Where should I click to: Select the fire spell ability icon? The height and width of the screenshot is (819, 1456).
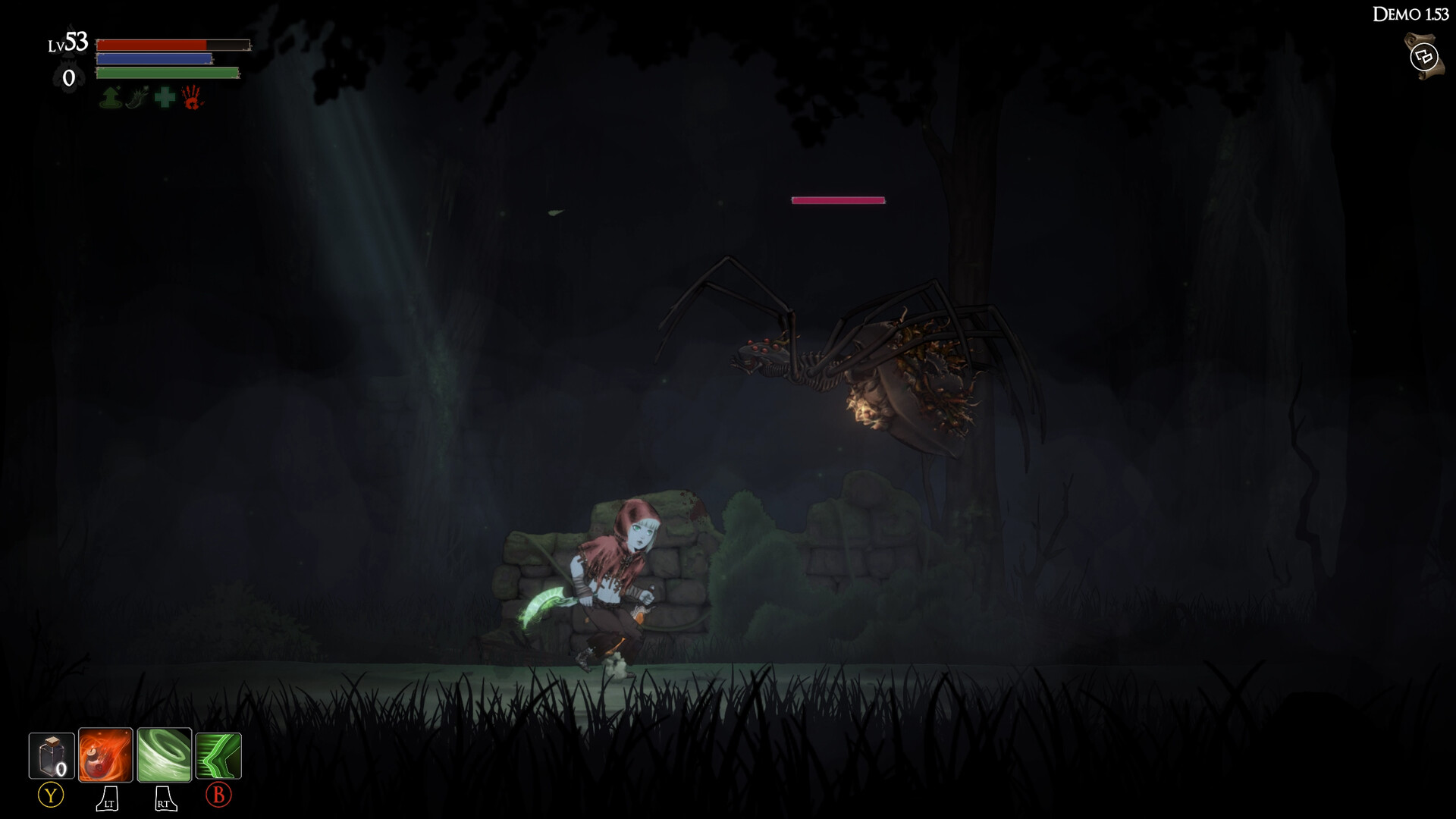[106, 755]
